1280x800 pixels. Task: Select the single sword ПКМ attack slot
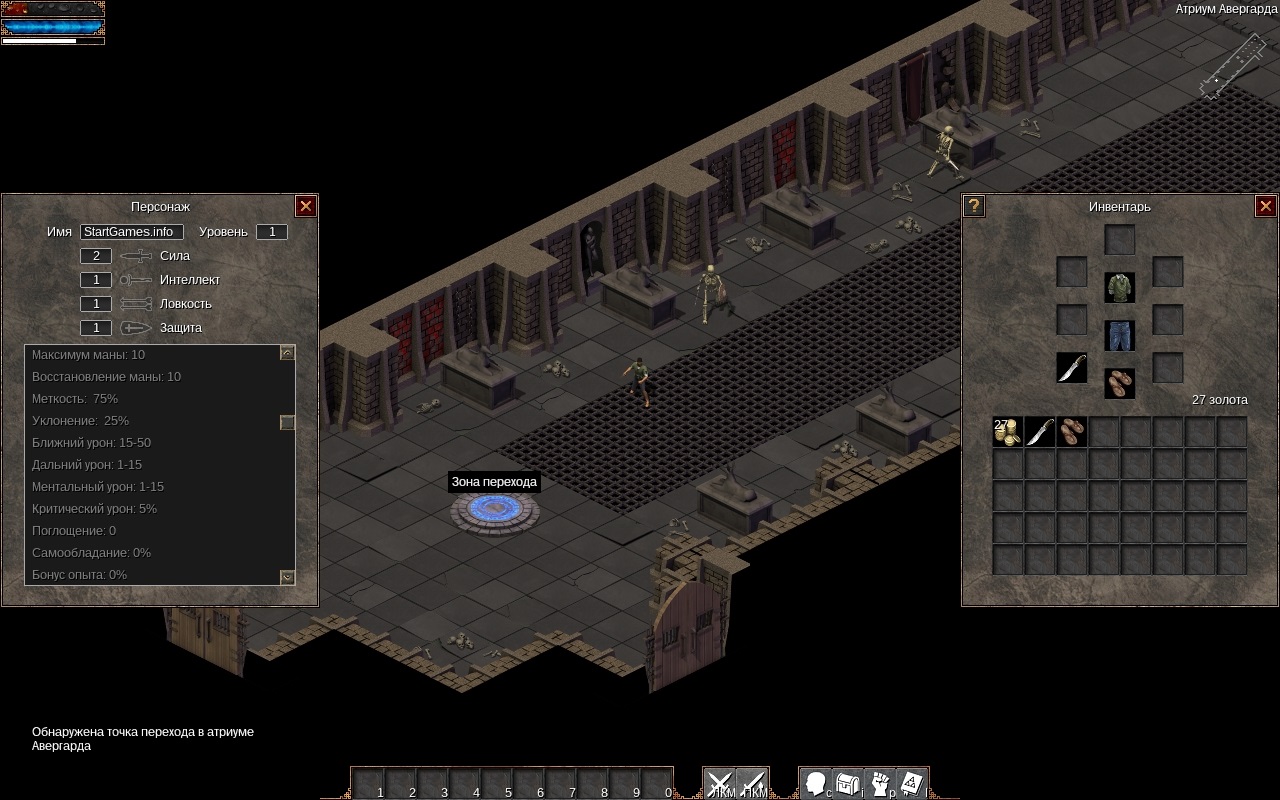pos(752,783)
